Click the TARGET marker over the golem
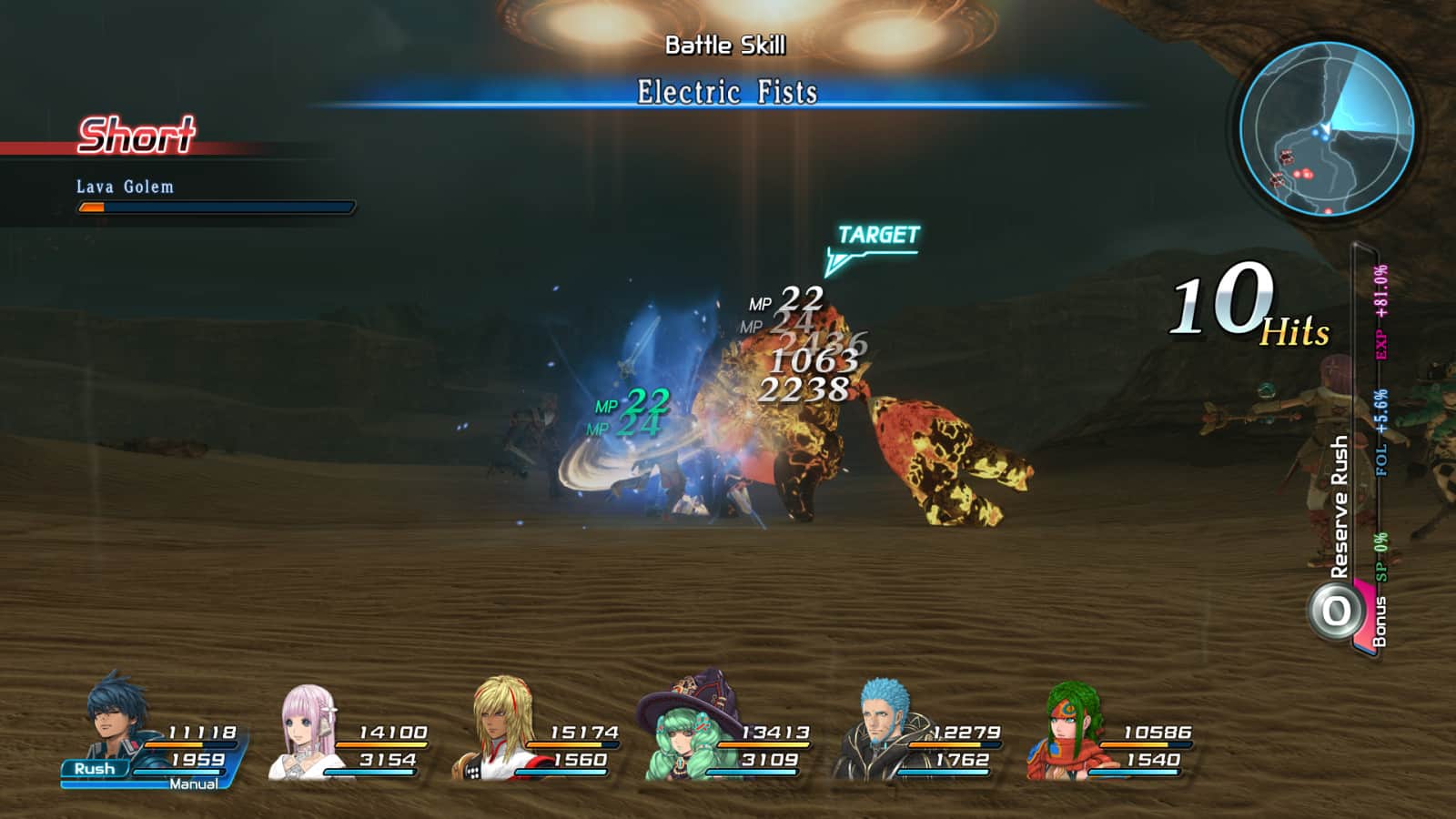The height and width of the screenshot is (819, 1456). point(877,237)
